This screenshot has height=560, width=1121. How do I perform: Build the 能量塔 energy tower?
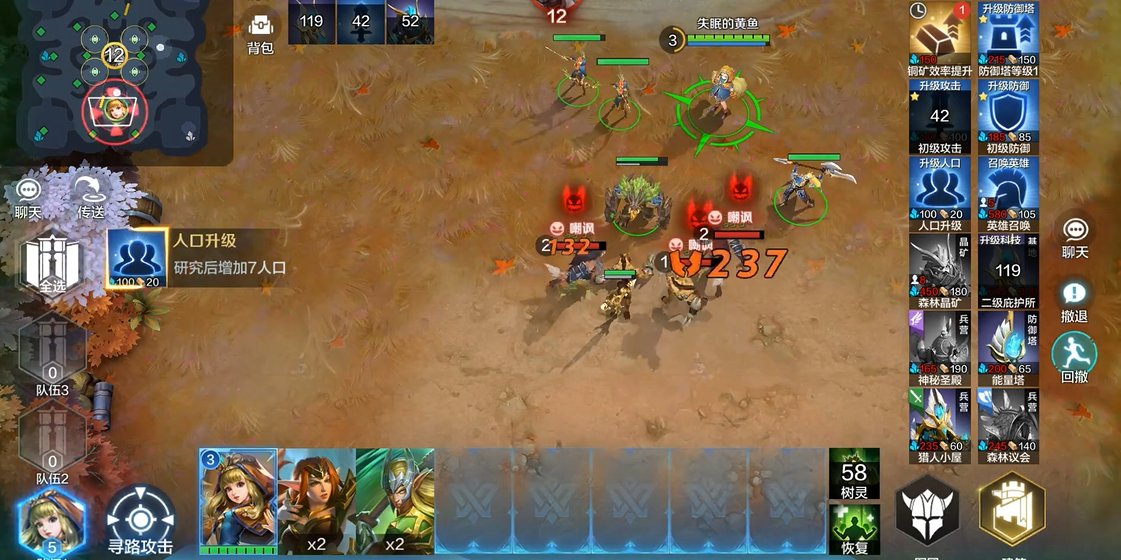[1008, 346]
